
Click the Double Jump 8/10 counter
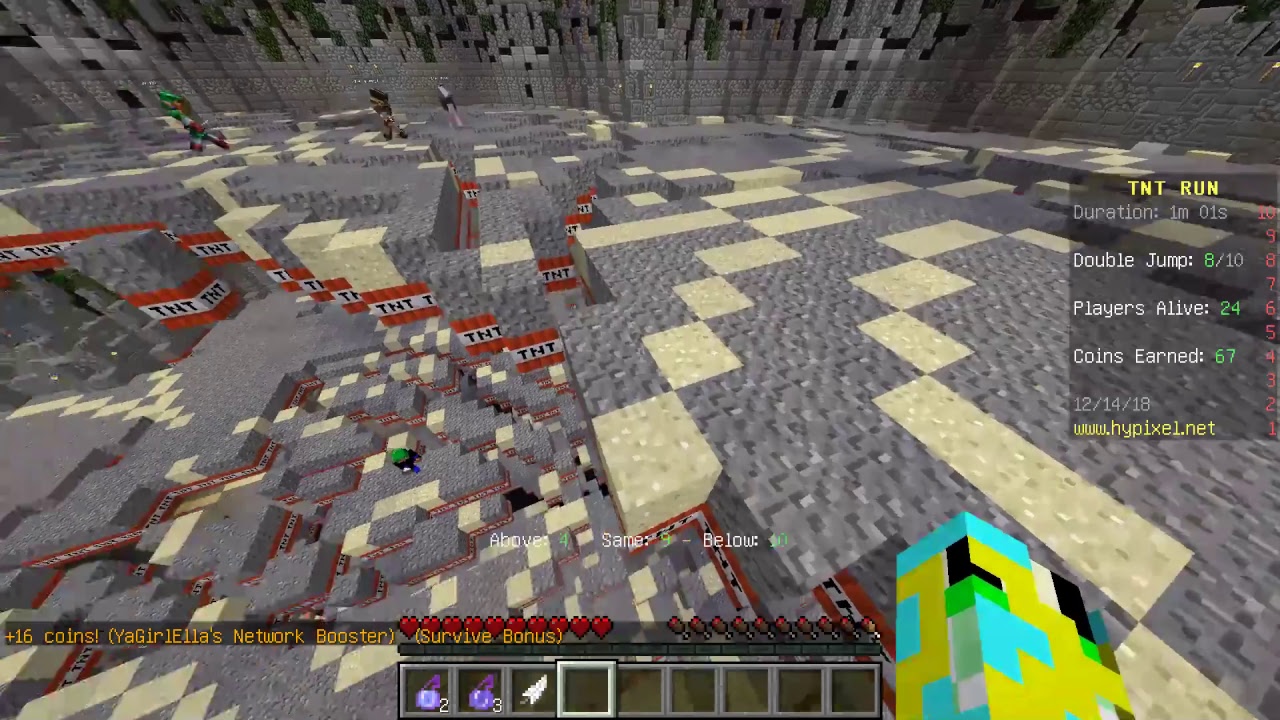point(1156,260)
